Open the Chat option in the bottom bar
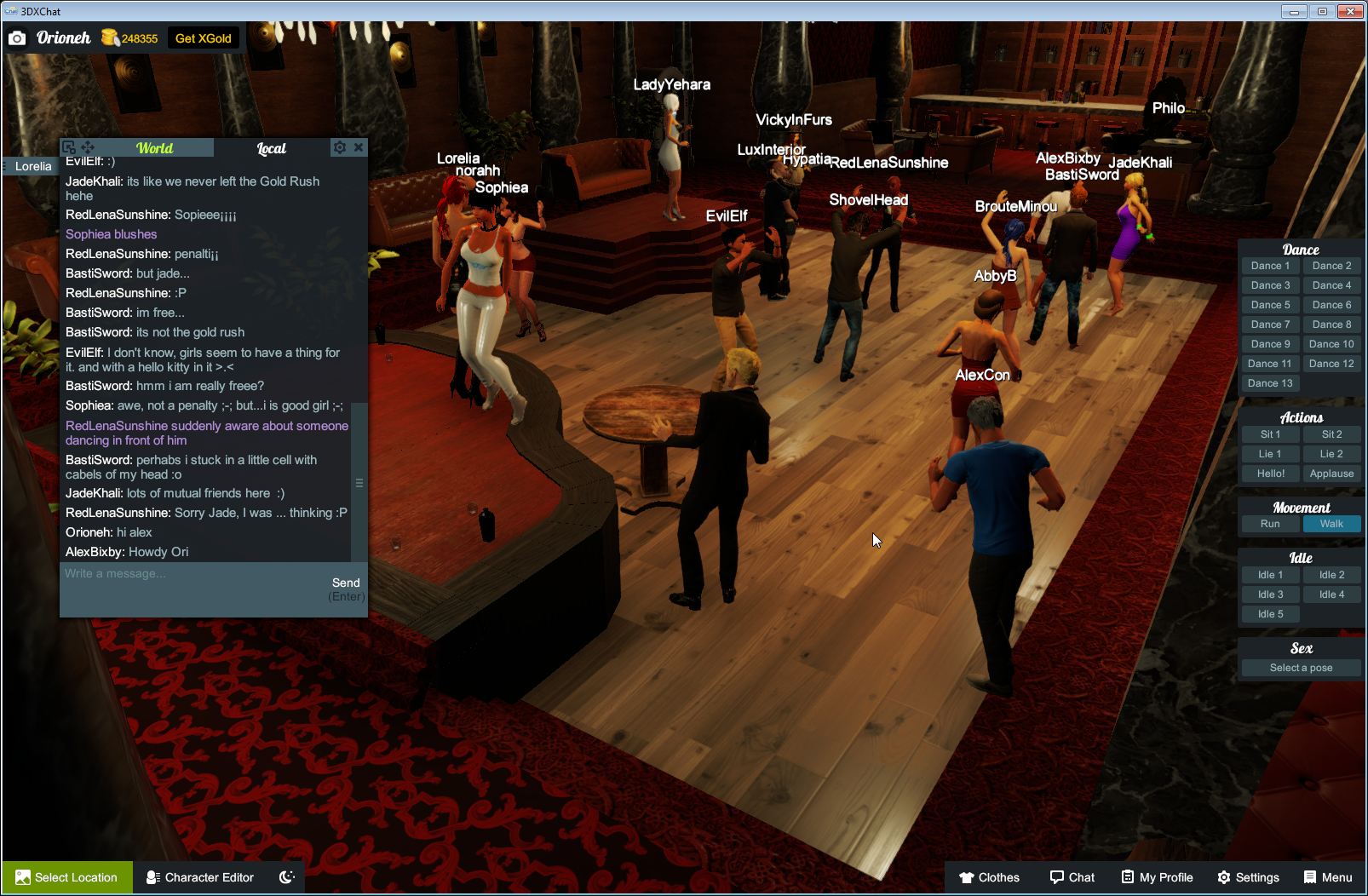 1072,877
